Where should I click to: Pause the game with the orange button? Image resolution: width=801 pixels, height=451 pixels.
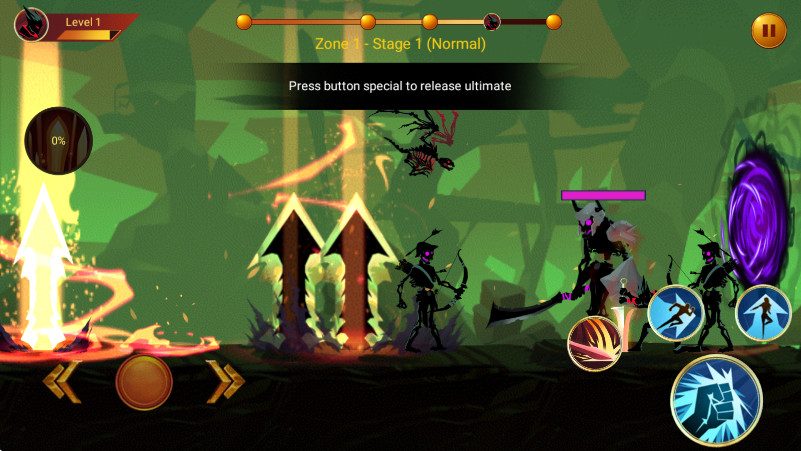(768, 30)
